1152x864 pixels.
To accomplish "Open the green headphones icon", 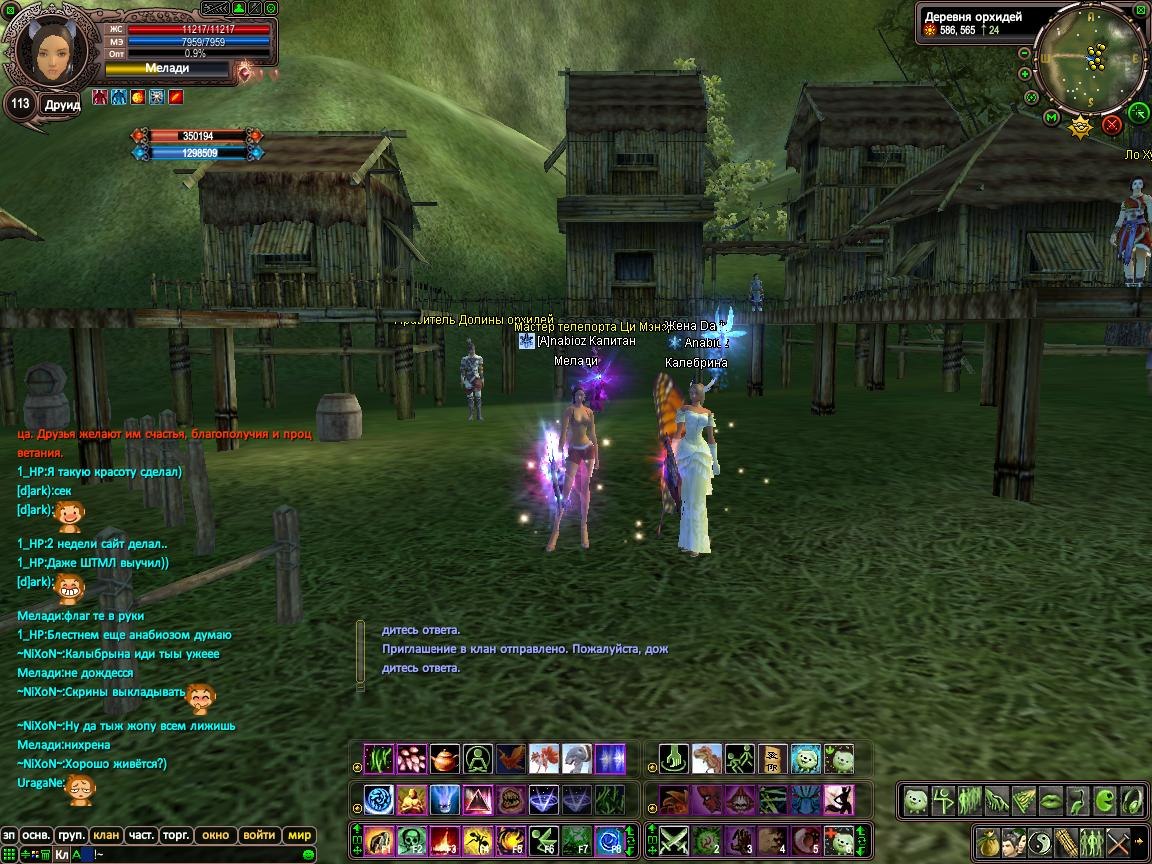I will [x=1131, y=800].
